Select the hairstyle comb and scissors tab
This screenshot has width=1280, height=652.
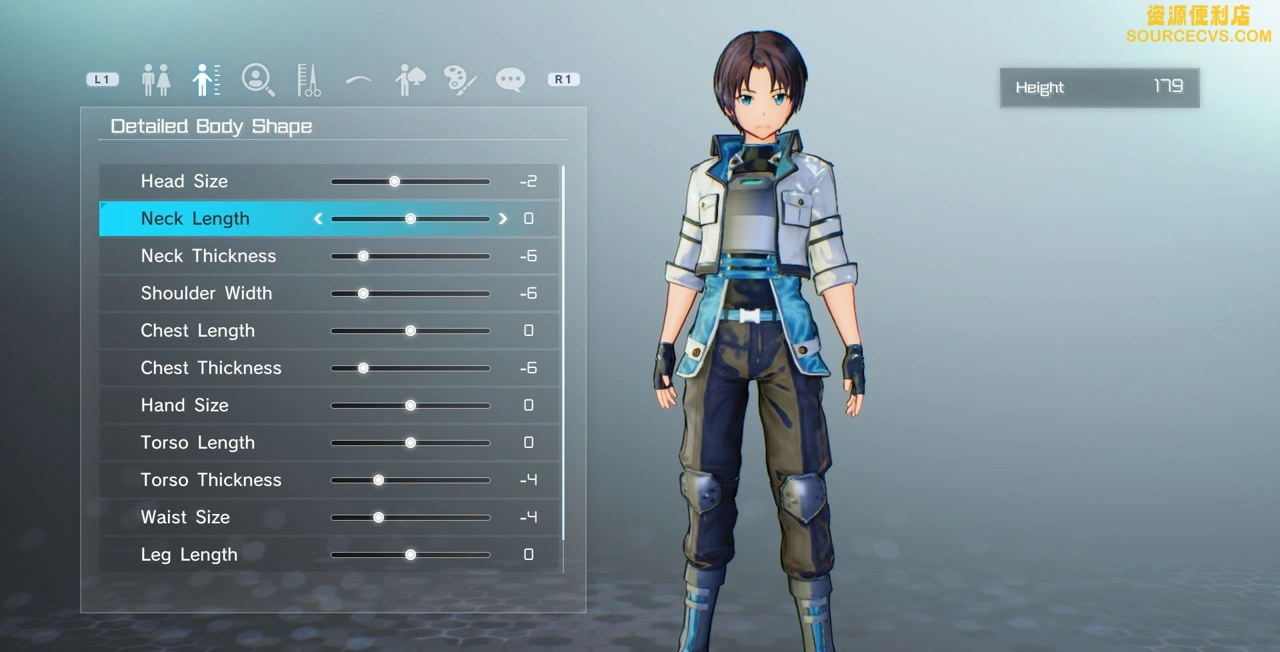(308, 80)
